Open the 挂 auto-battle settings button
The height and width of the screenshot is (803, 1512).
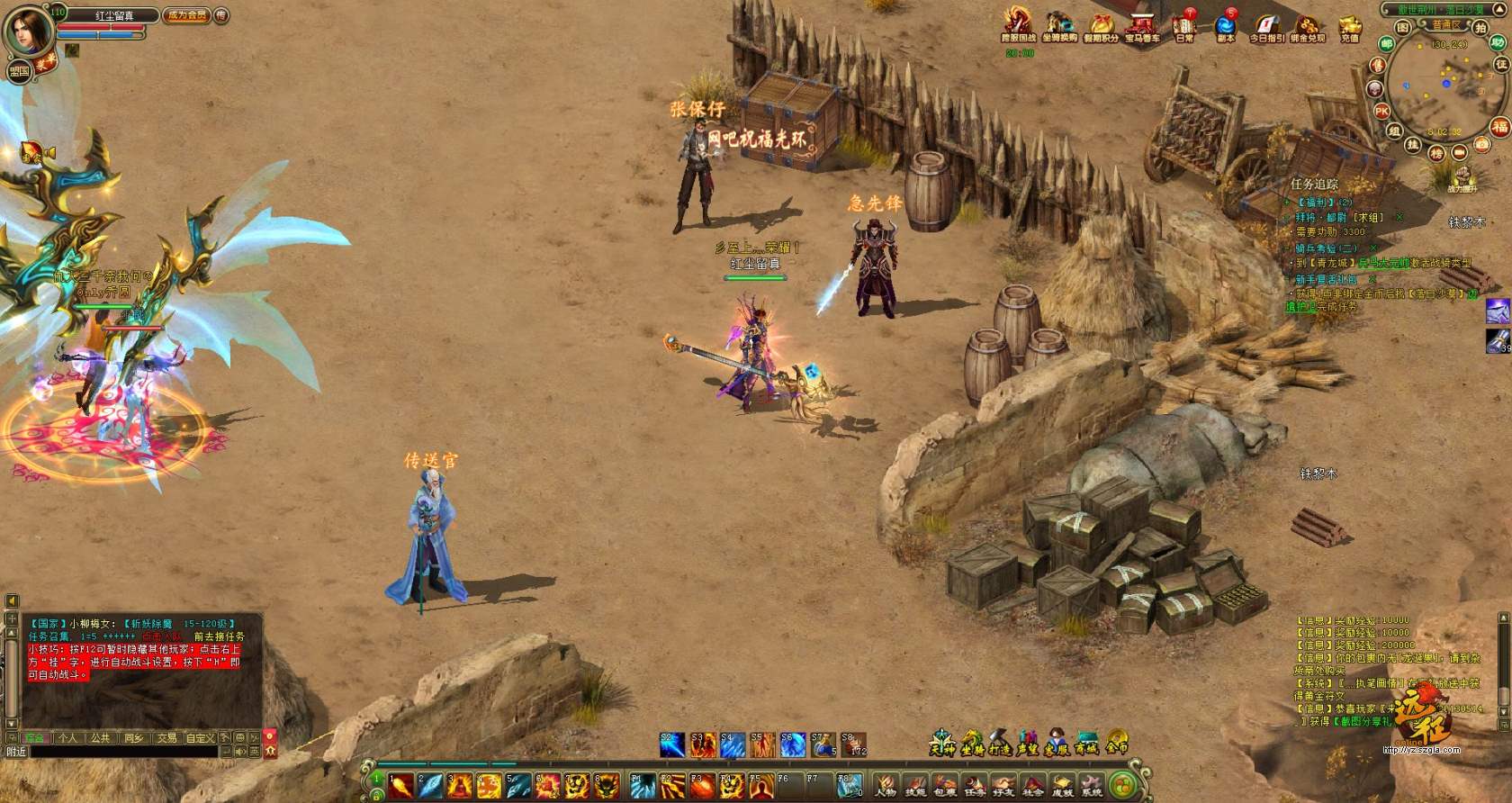(1413, 145)
